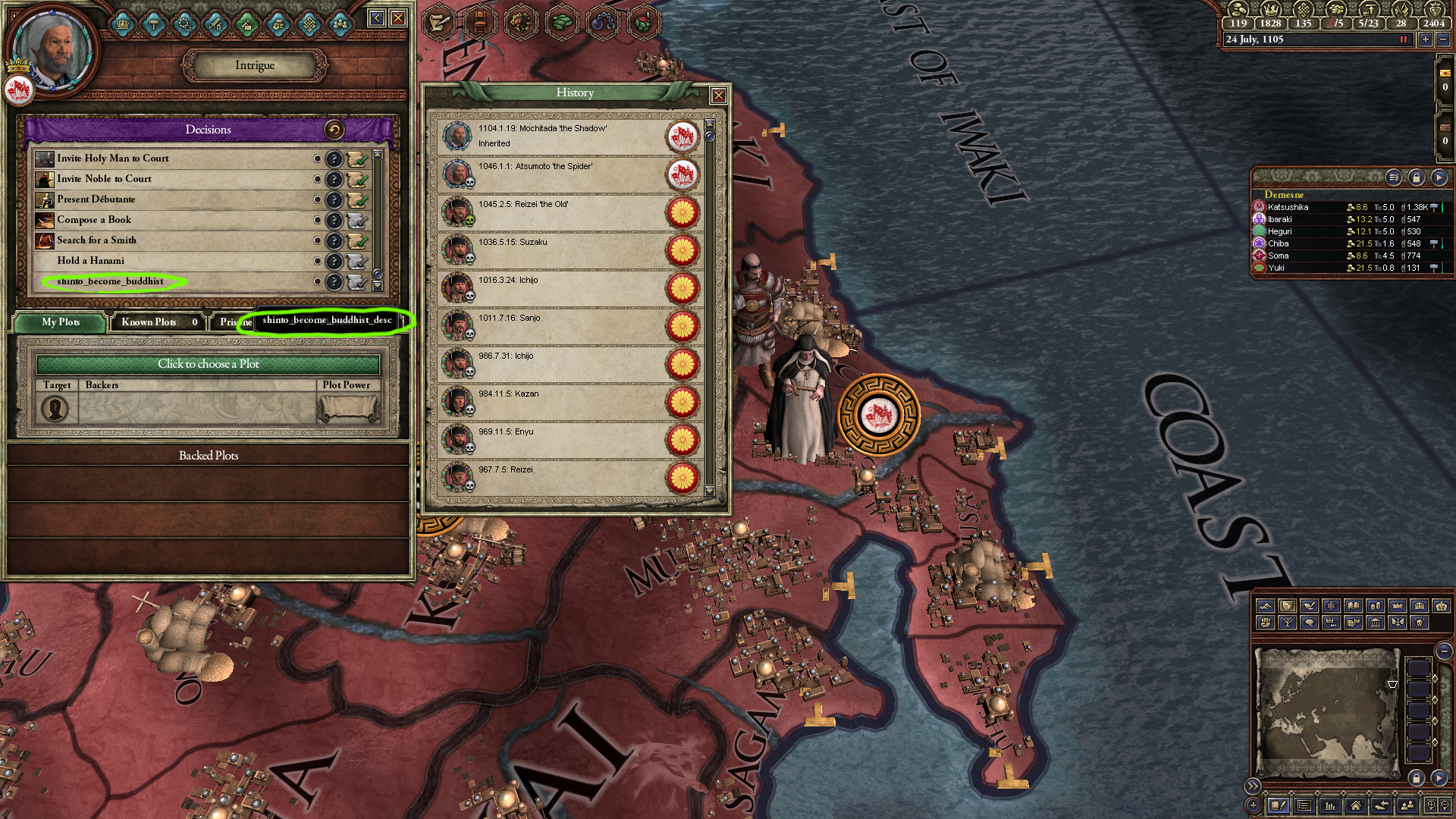Select the shinto_become_buddhist decision

(x=110, y=281)
